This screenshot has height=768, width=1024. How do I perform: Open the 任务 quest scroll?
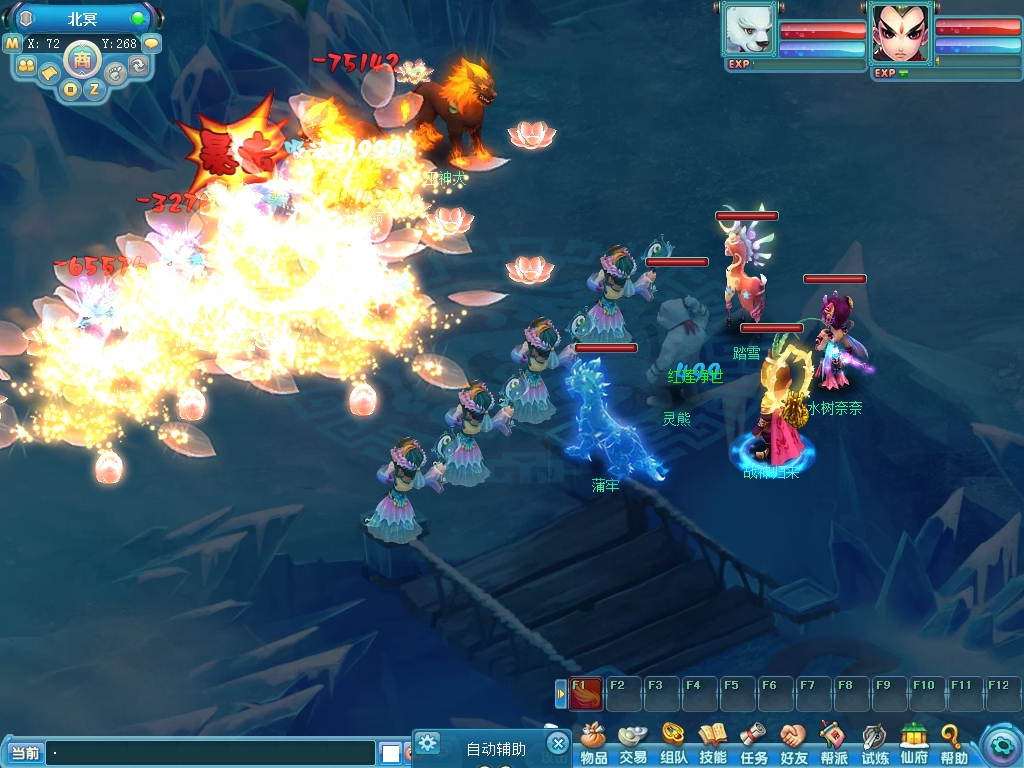coord(753,743)
